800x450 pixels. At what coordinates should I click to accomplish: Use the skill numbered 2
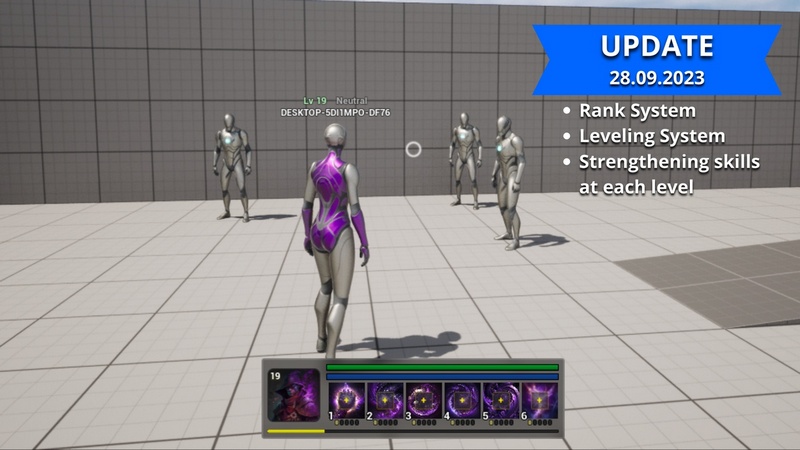[x=385, y=399]
